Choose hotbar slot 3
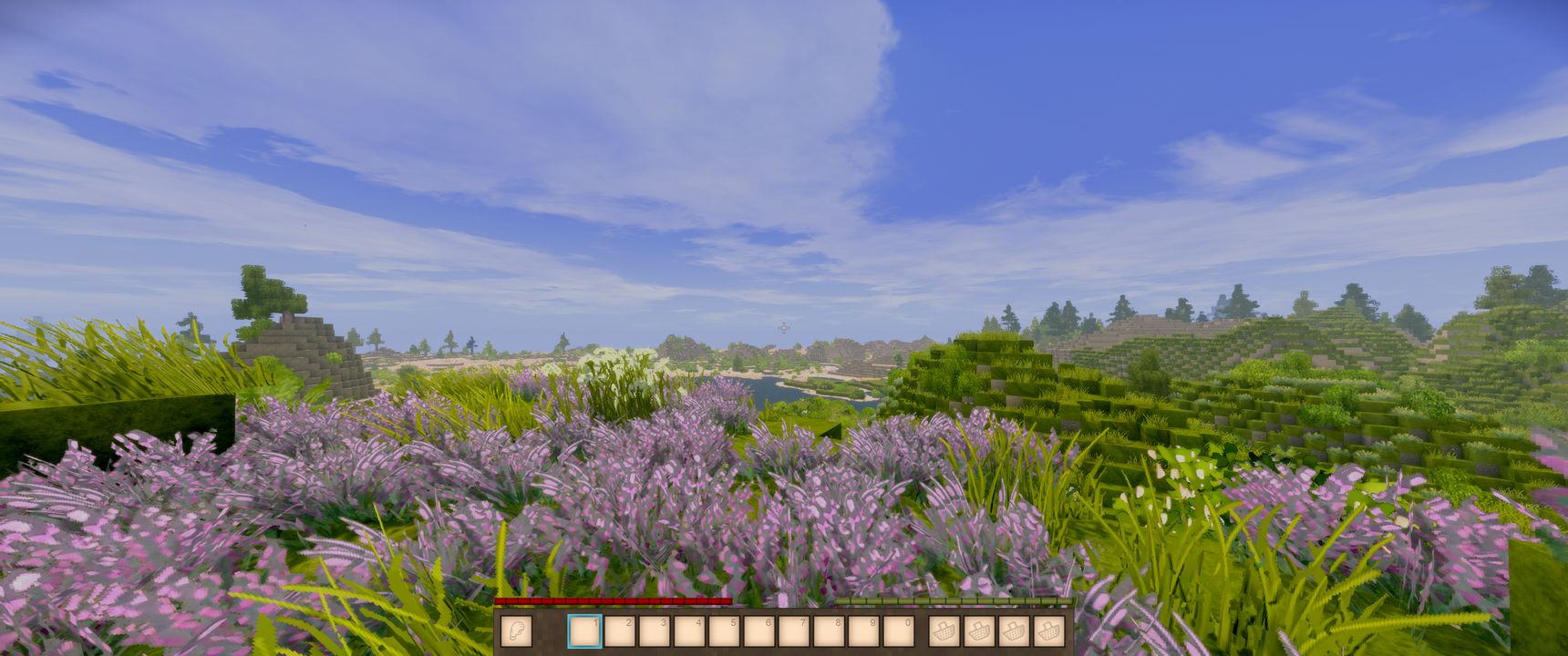Image resolution: width=1568 pixels, height=656 pixels. tap(654, 630)
